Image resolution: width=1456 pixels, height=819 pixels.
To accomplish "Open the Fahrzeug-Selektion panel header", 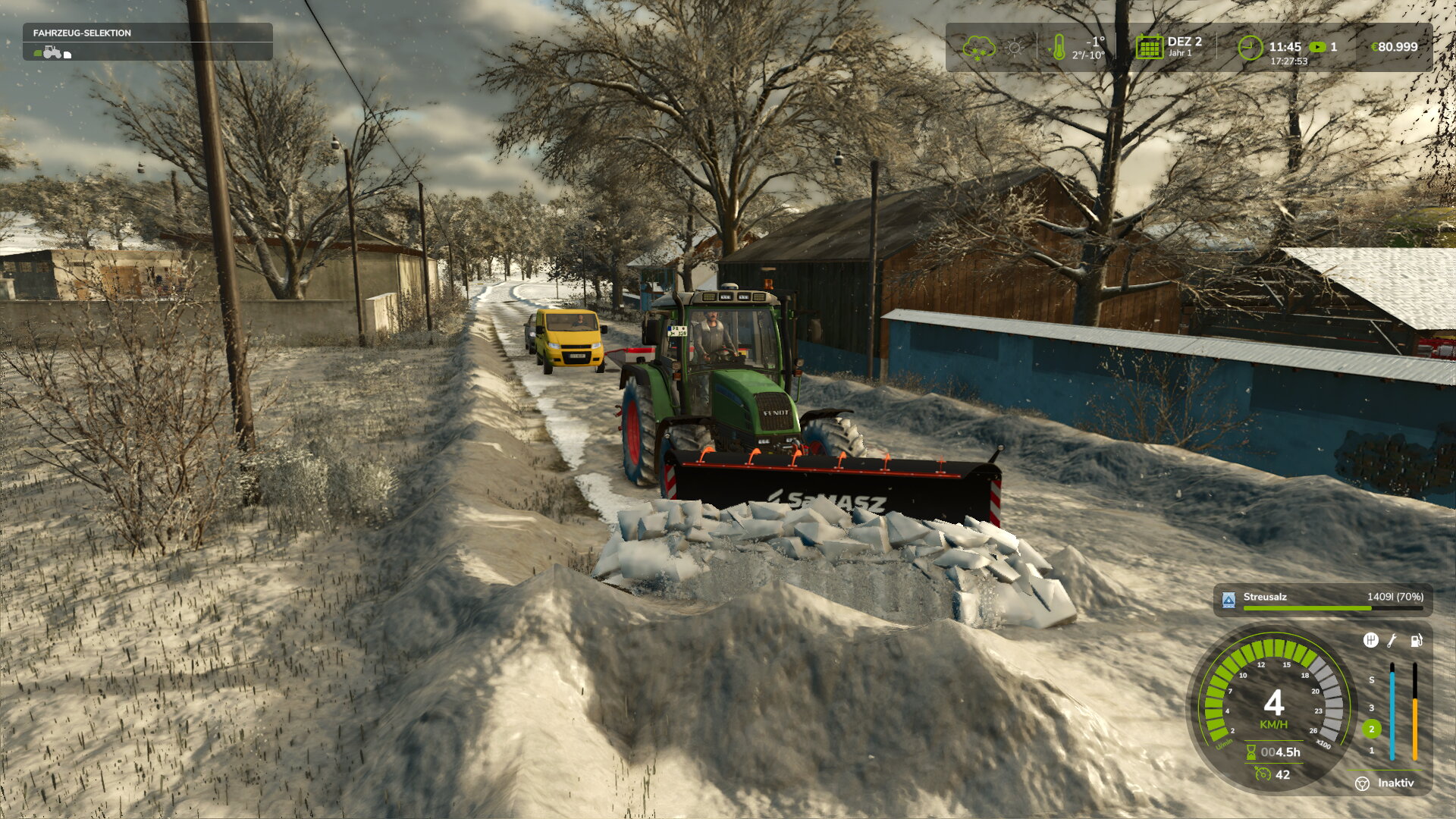I will (80, 33).
